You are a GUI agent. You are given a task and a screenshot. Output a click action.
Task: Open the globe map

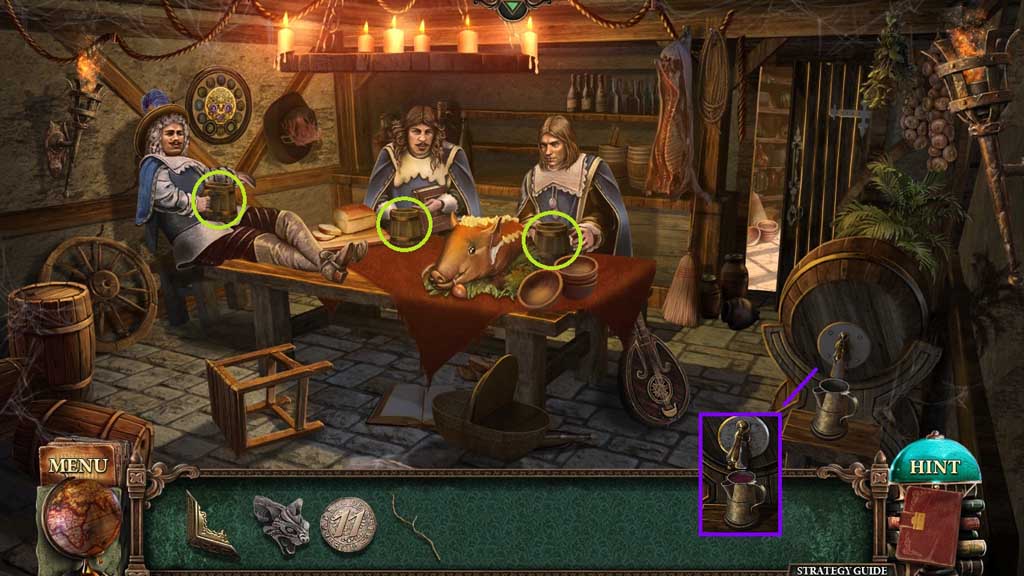(82, 519)
